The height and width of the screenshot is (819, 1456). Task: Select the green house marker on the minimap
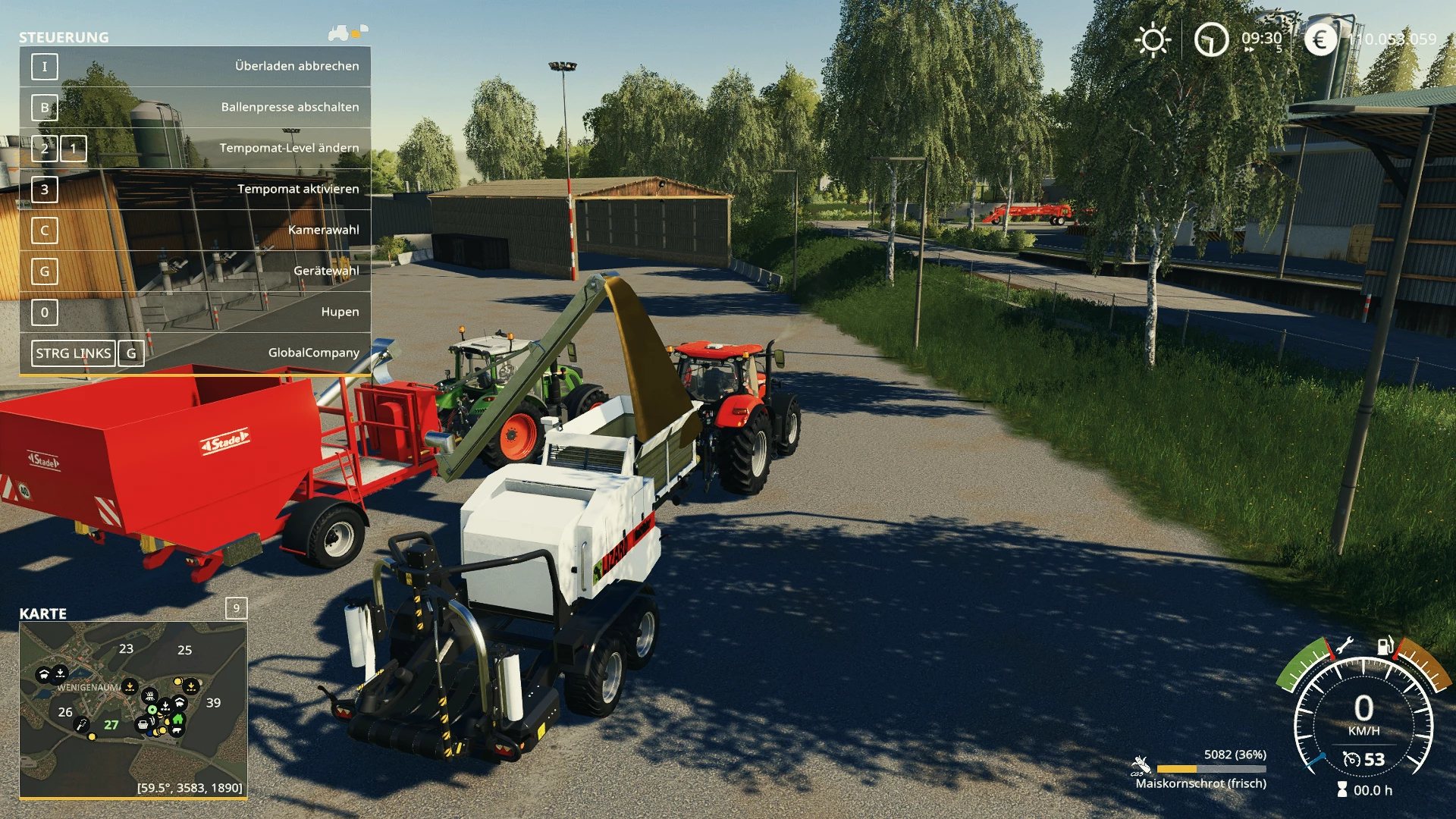pos(177,719)
